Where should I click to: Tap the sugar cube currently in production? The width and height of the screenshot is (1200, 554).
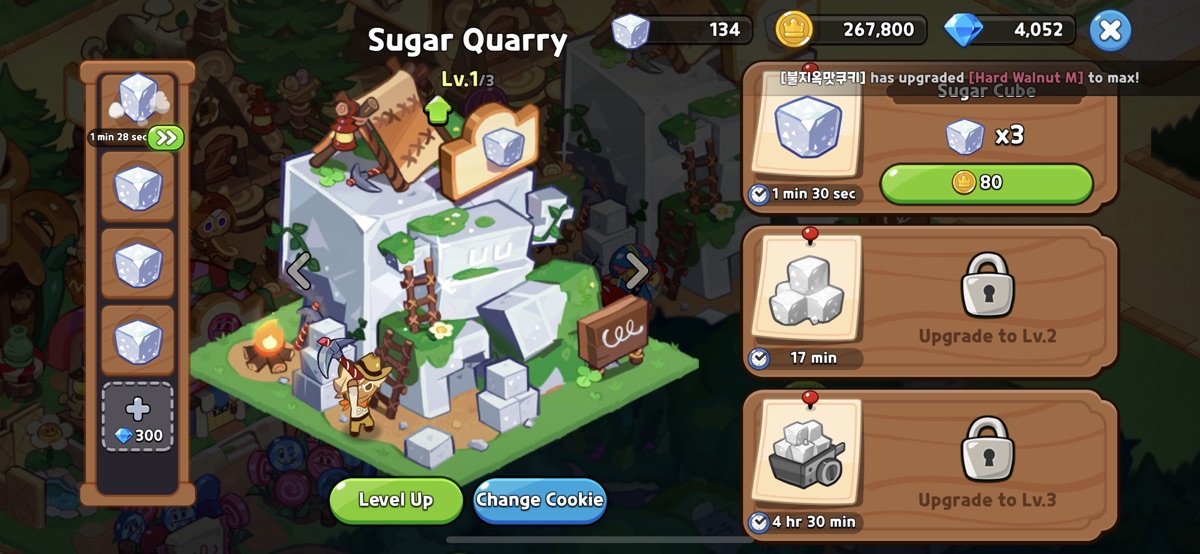(137, 100)
